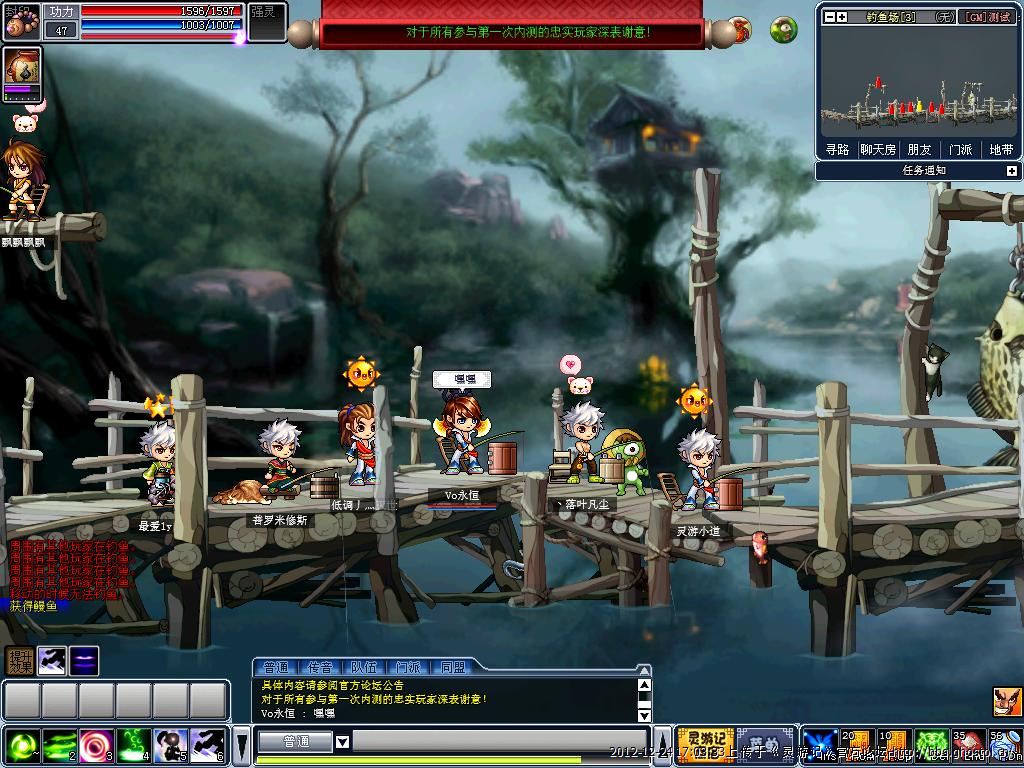Zoom out the minimap with minus button

point(829,17)
